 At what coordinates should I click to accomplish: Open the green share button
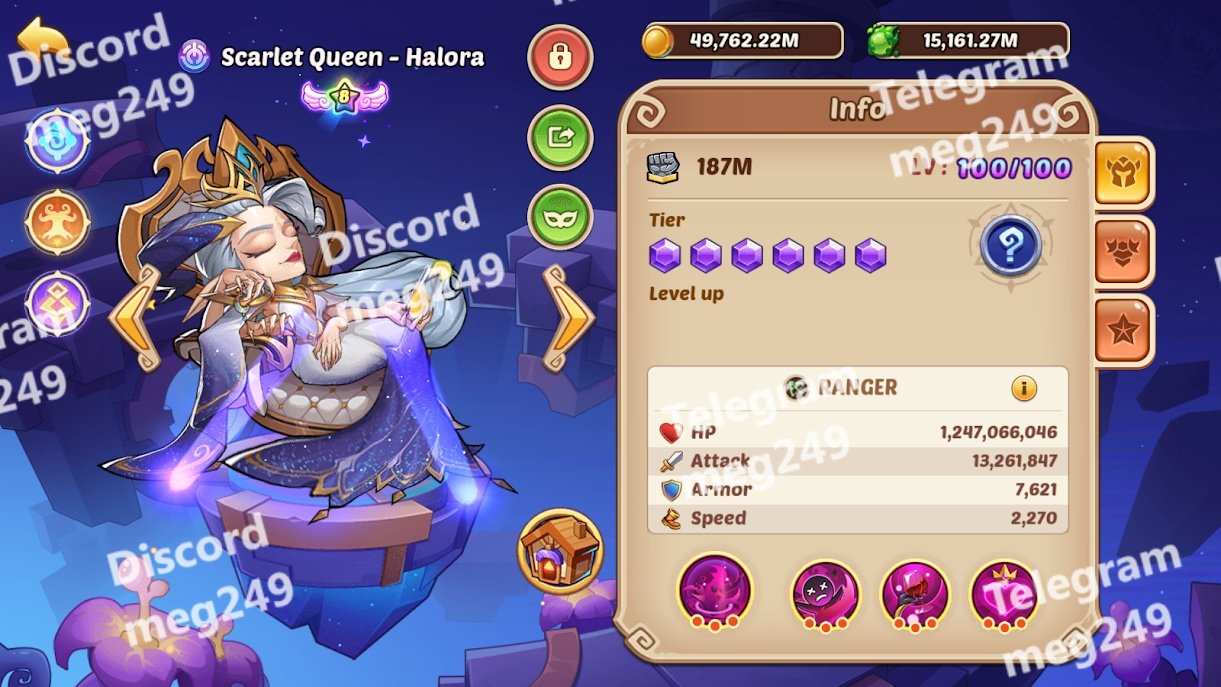[560, 138]
